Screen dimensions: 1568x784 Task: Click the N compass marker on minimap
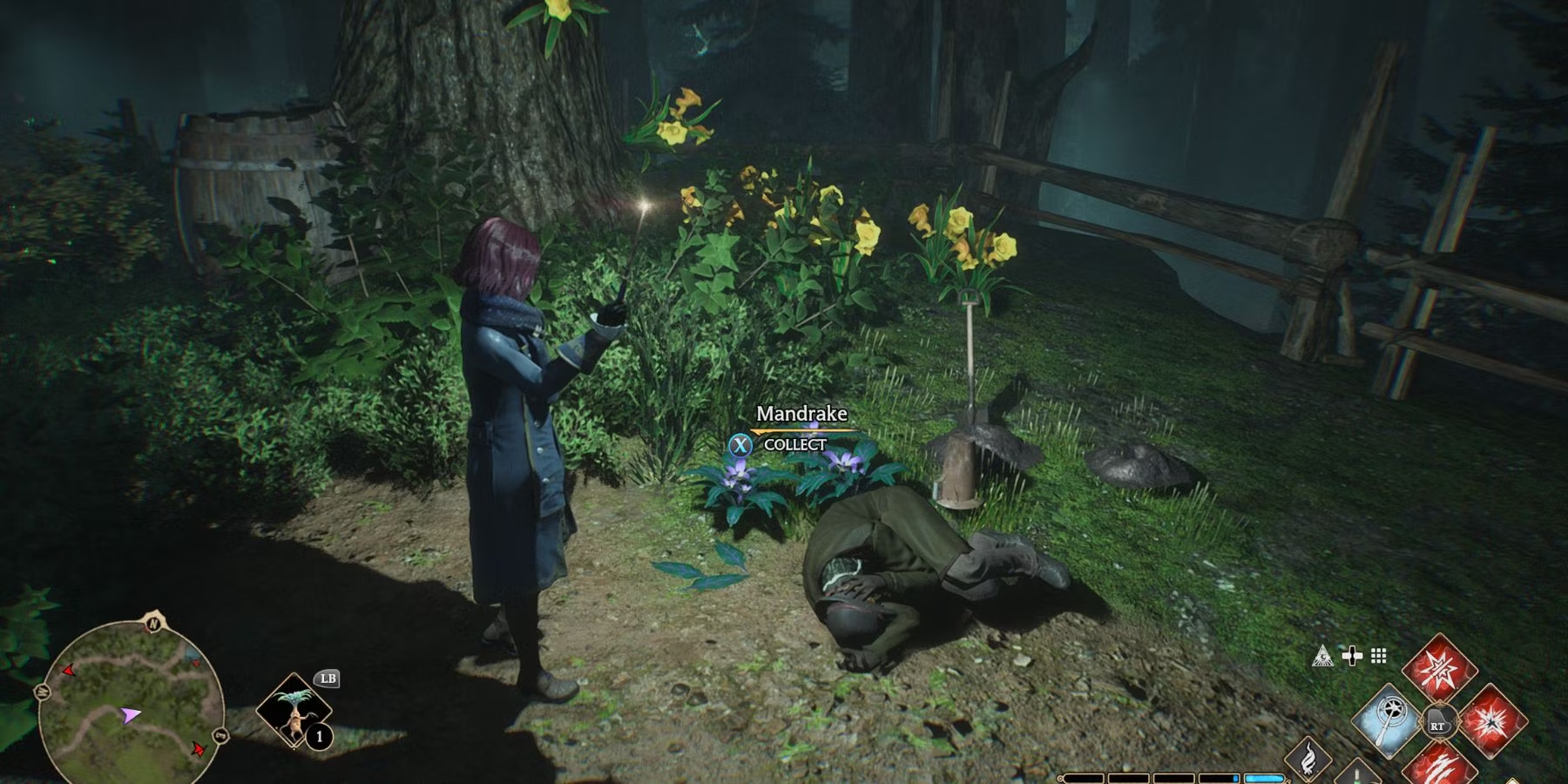click(154, 622)
